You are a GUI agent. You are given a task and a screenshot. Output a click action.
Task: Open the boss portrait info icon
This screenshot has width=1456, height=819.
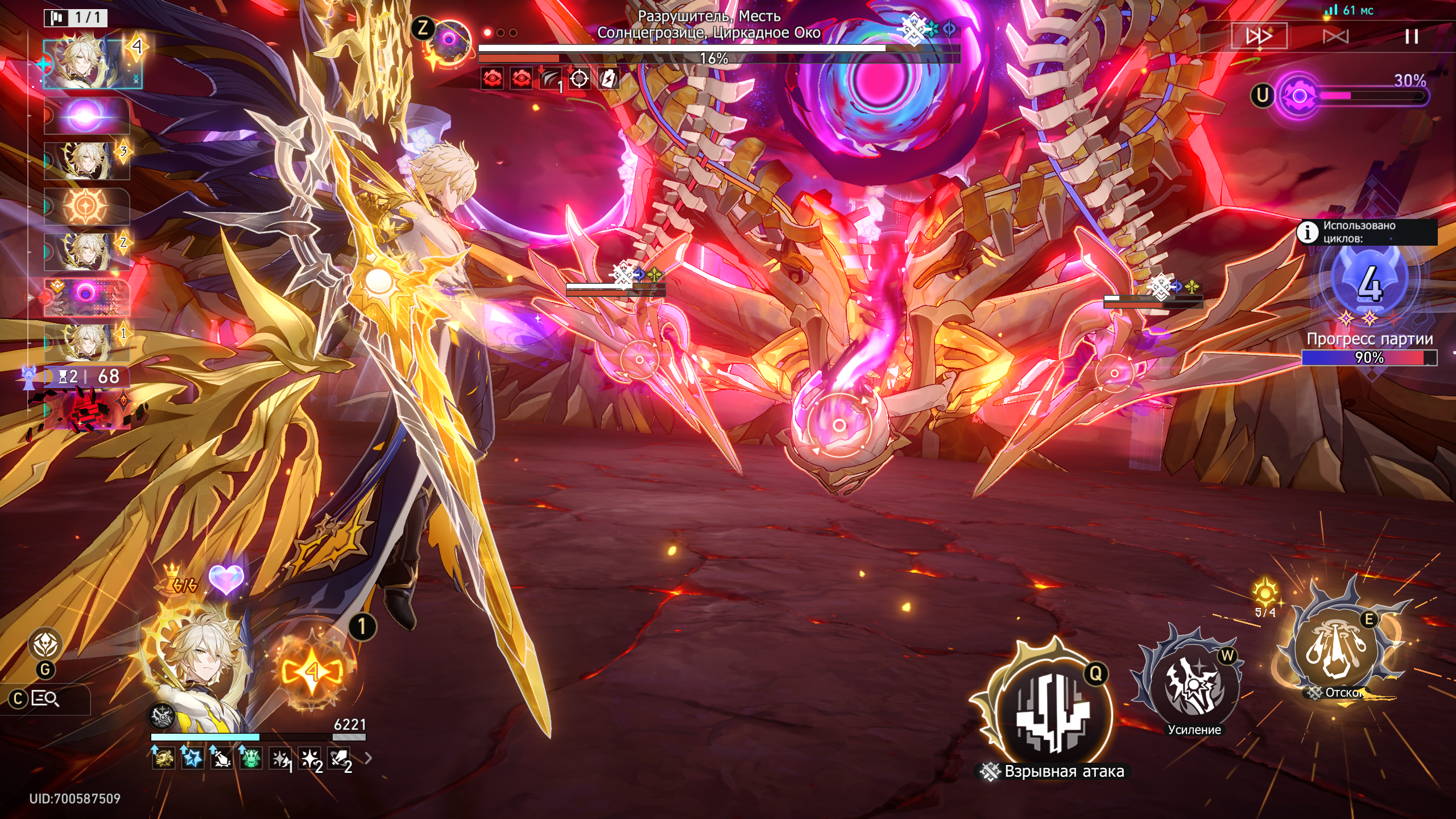click(x=449, y=39)
